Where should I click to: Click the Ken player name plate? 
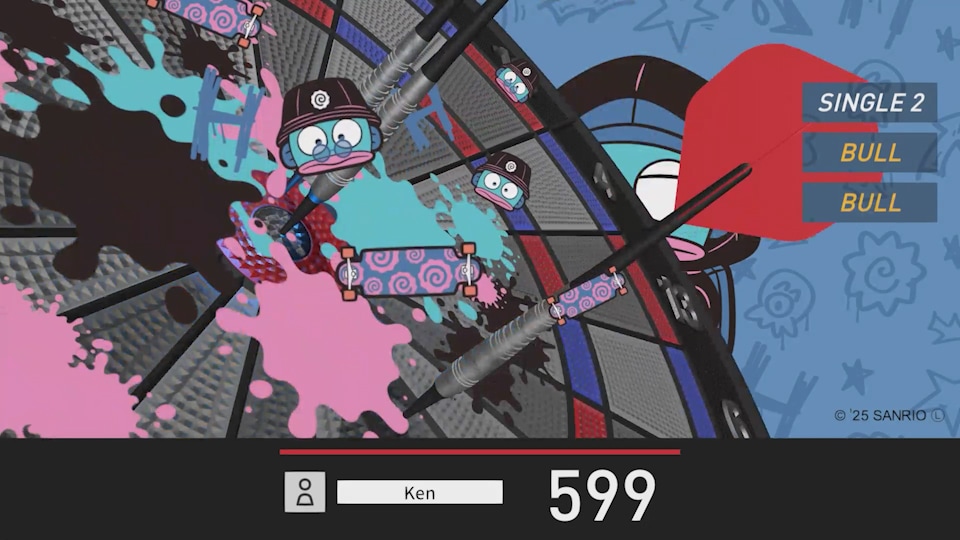pyautogui.click(x=420, y=492)
